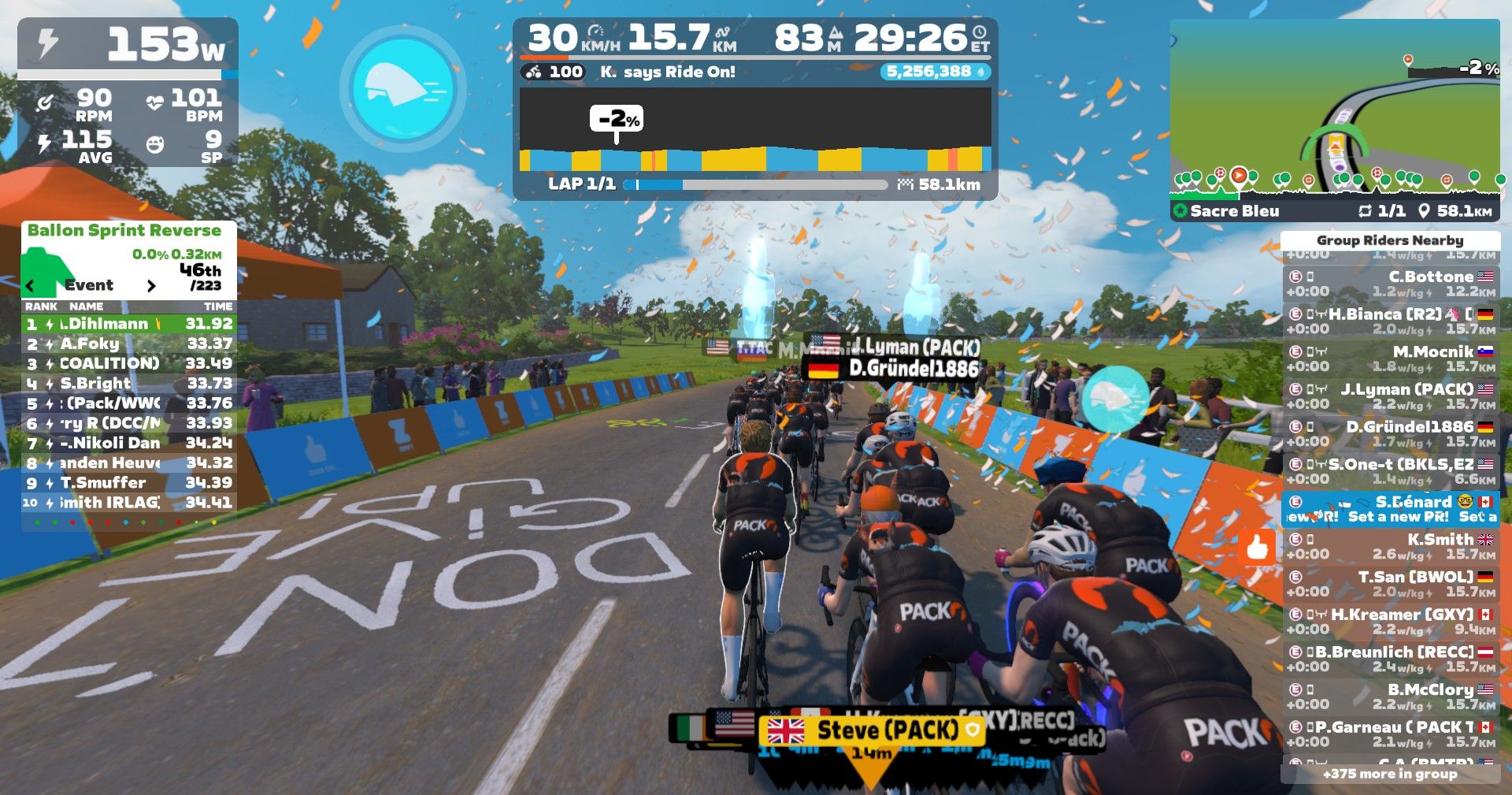Screen dimensions: 1512x795
Task: Open the elevation profile graph
Action: pyautogui.click(x=755, y=130)
